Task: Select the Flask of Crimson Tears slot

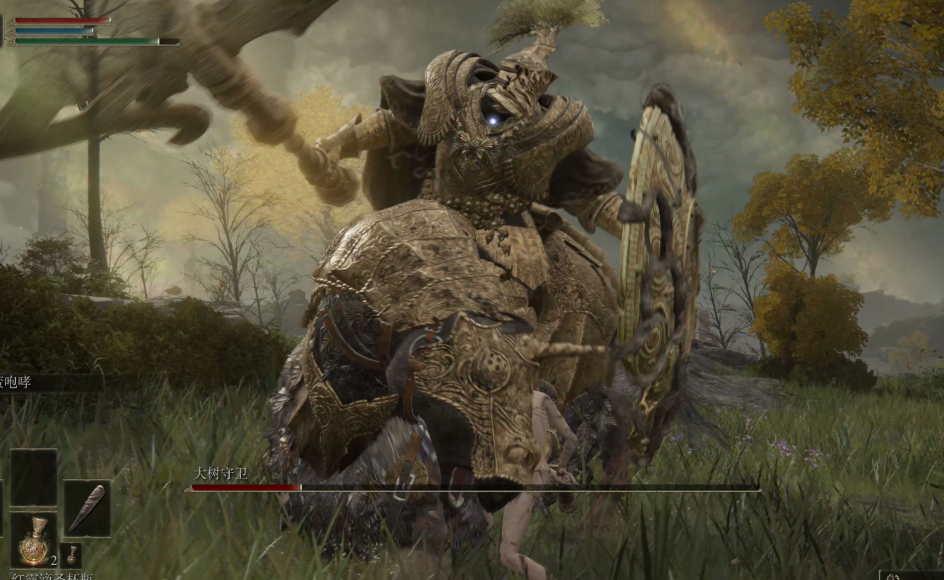Action: click(33, 539)
